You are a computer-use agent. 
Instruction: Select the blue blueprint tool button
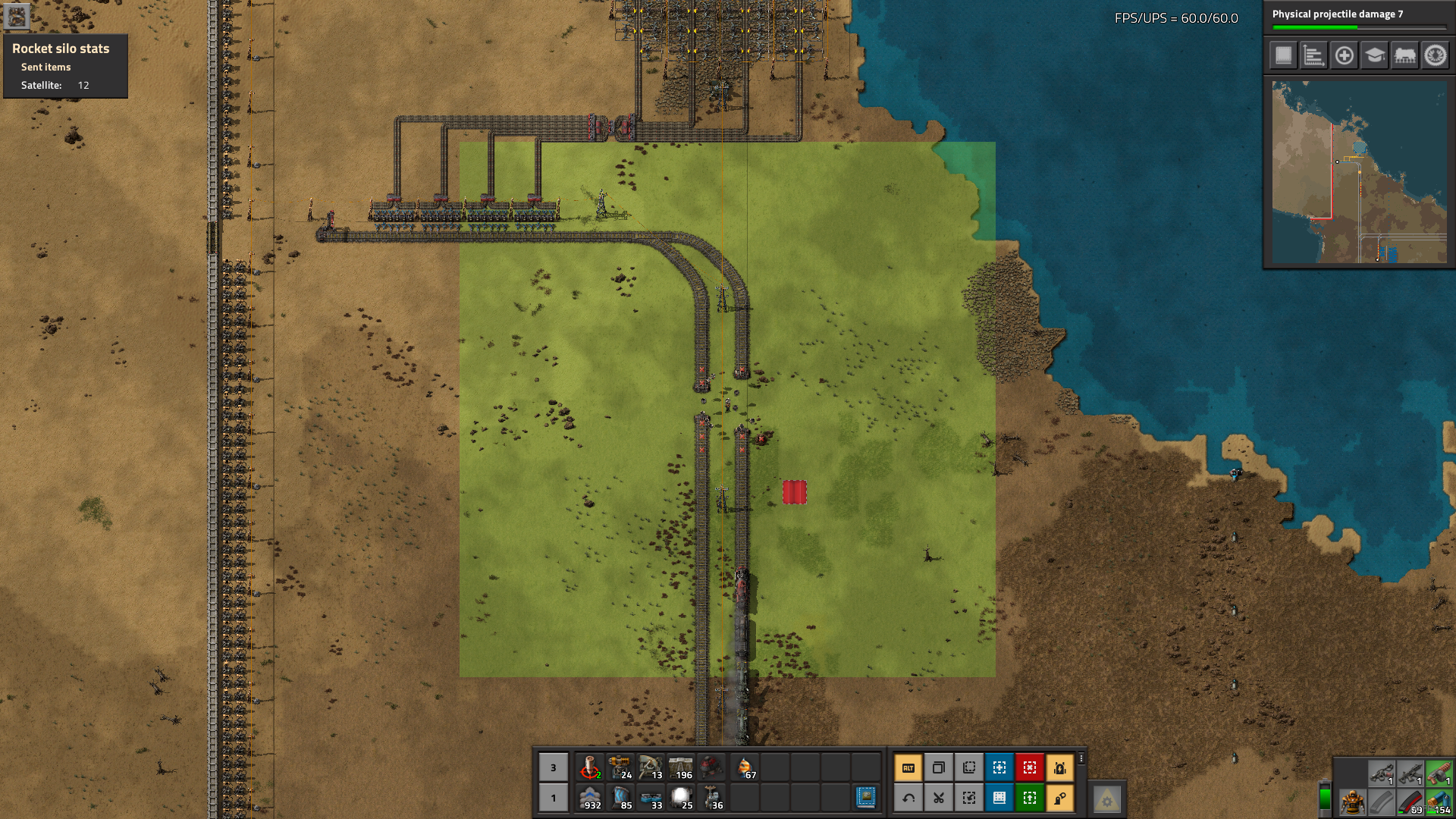(999, 768)
